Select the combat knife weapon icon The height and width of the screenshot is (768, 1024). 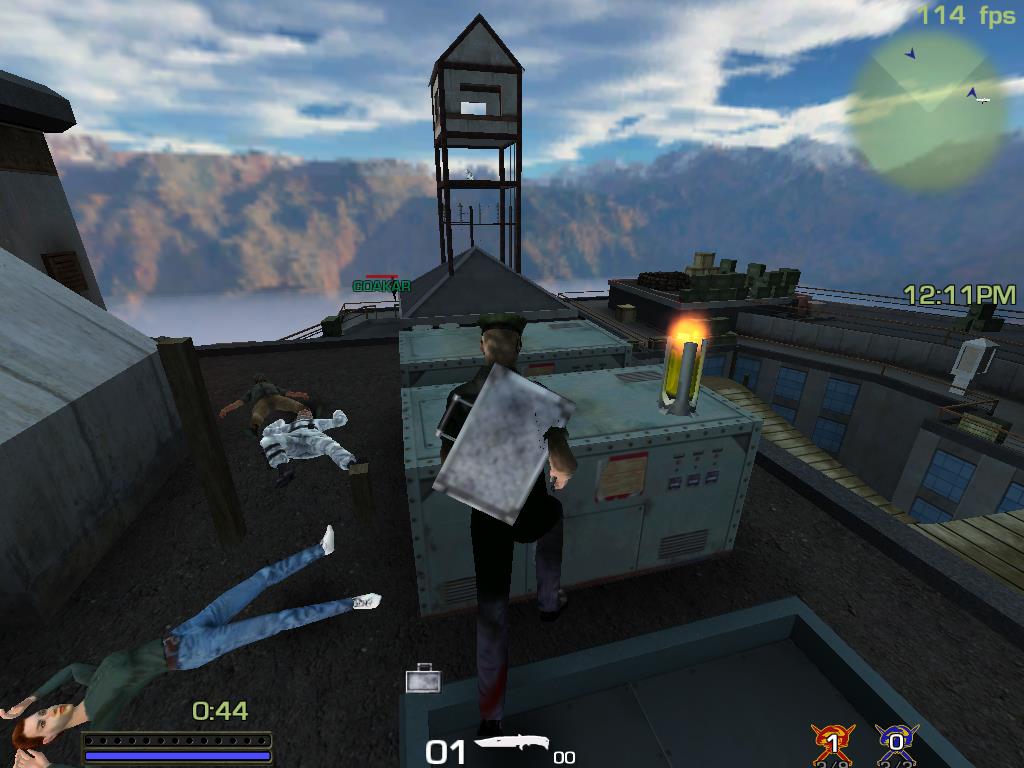(x=510, y=745)
